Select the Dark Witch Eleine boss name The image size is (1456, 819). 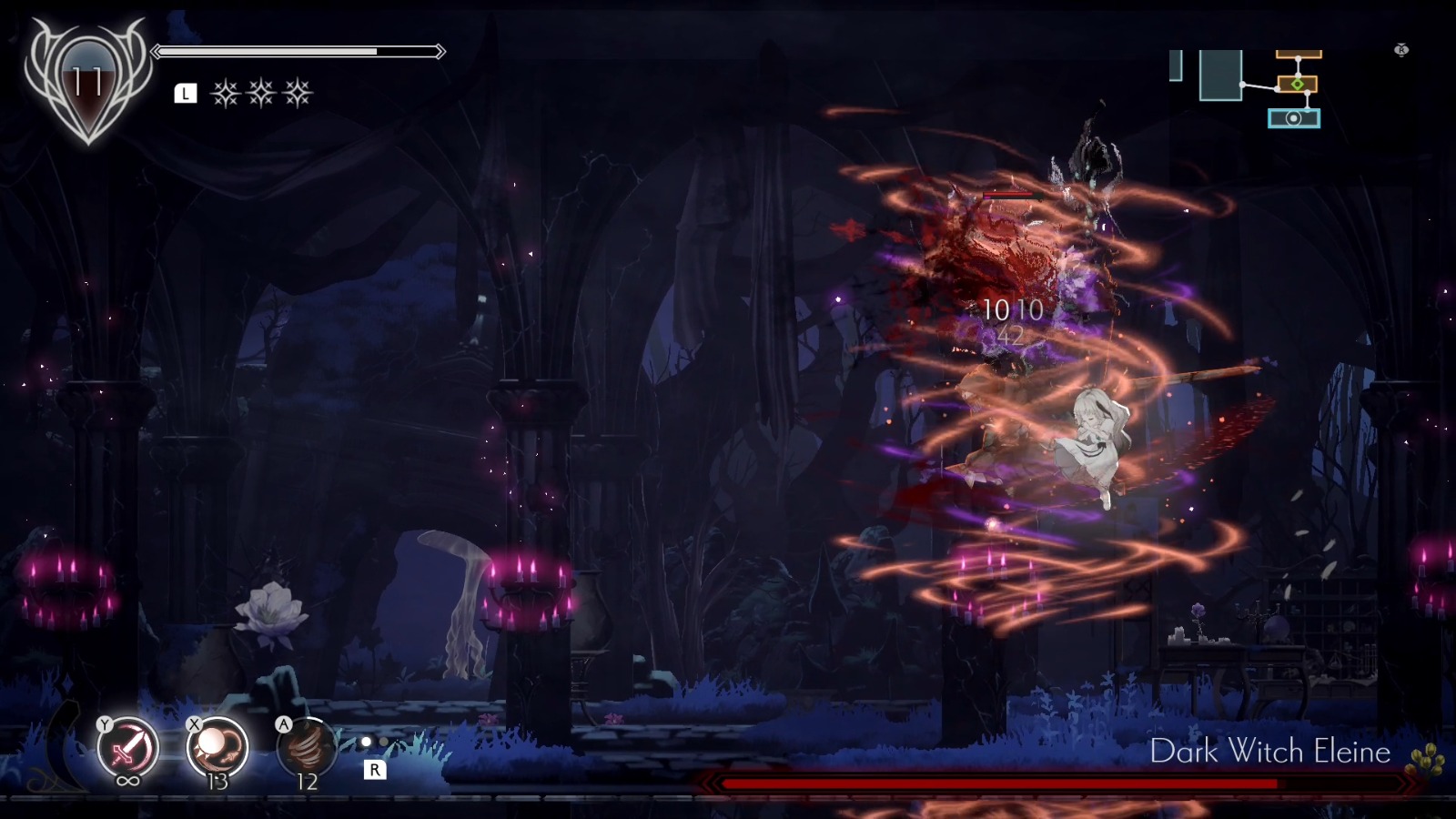pyautogui.click(x=1270, y=752)
